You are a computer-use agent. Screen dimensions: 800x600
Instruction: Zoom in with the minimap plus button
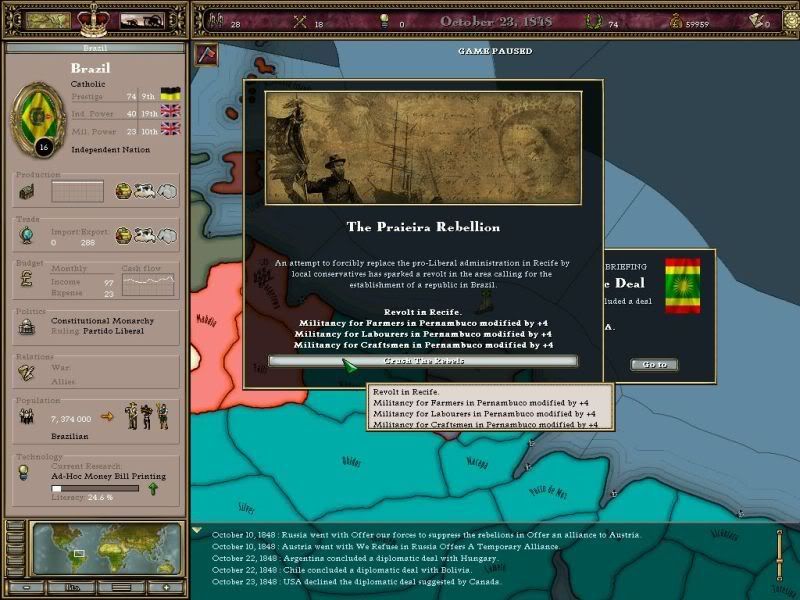(166, 586)
